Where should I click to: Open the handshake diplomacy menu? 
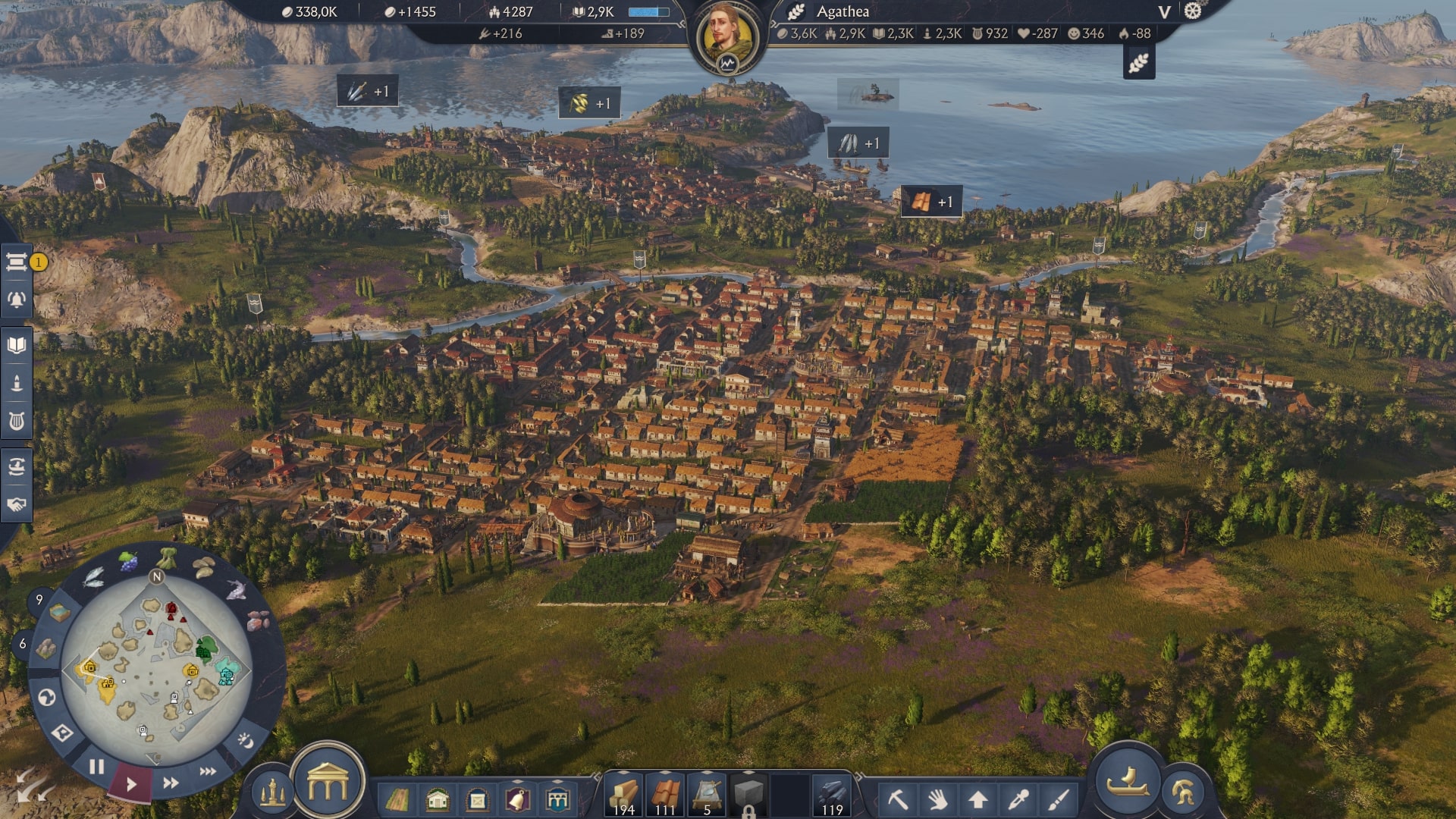click(17, 504)
